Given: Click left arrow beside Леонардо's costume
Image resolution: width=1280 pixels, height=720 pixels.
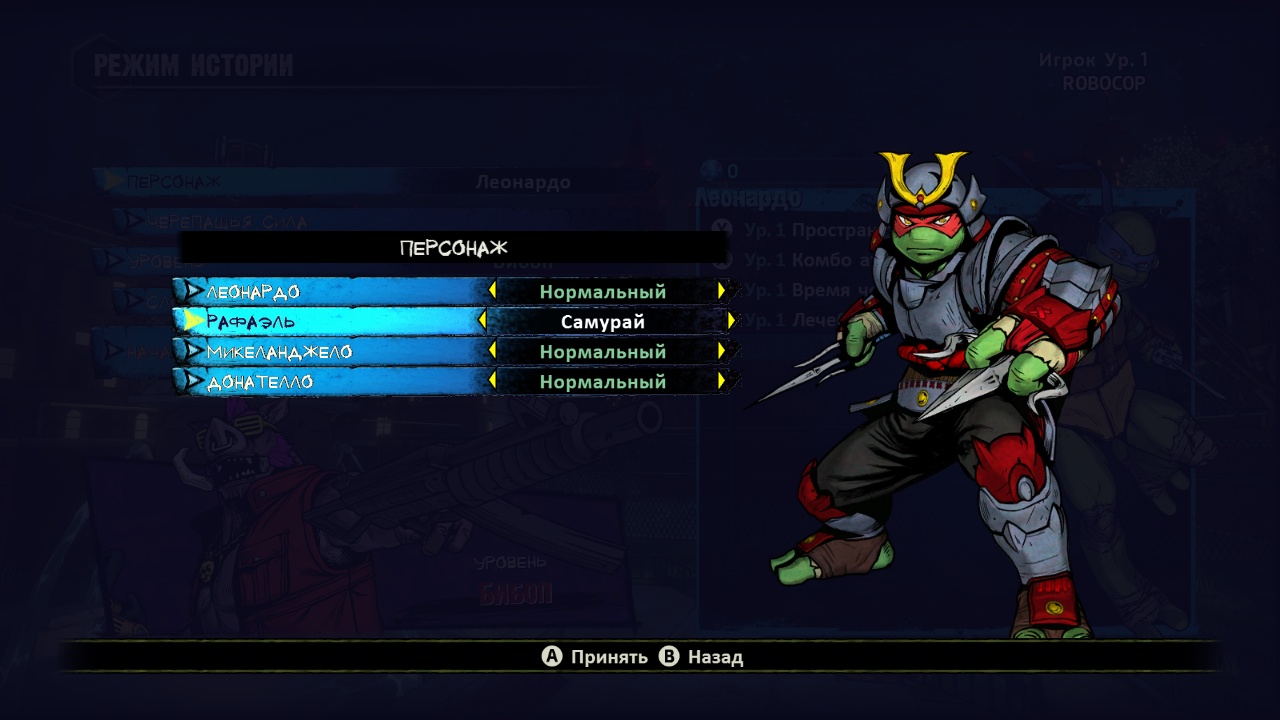Looking at the screenshot, I should (492, 291).
